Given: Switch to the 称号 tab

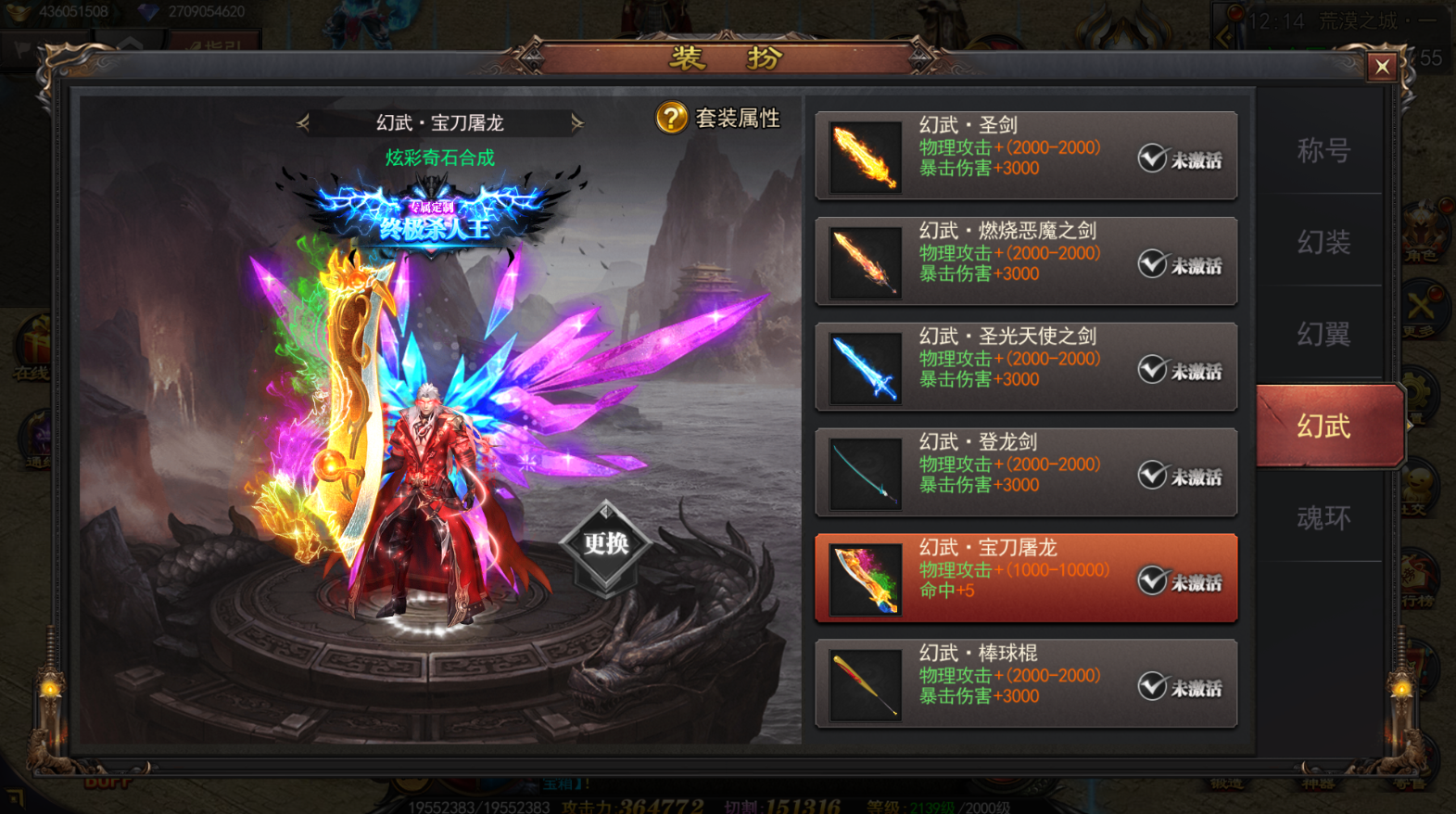Looking at the screenshot, I should 1323,150.
